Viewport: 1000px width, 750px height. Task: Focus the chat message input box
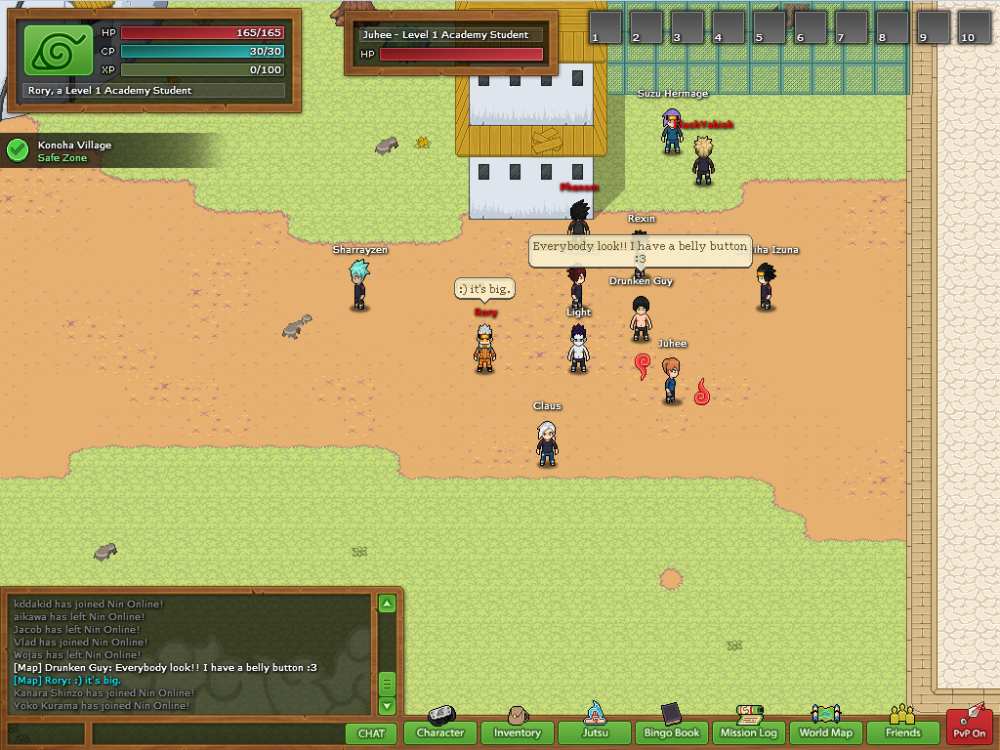[x=218, y=733]
